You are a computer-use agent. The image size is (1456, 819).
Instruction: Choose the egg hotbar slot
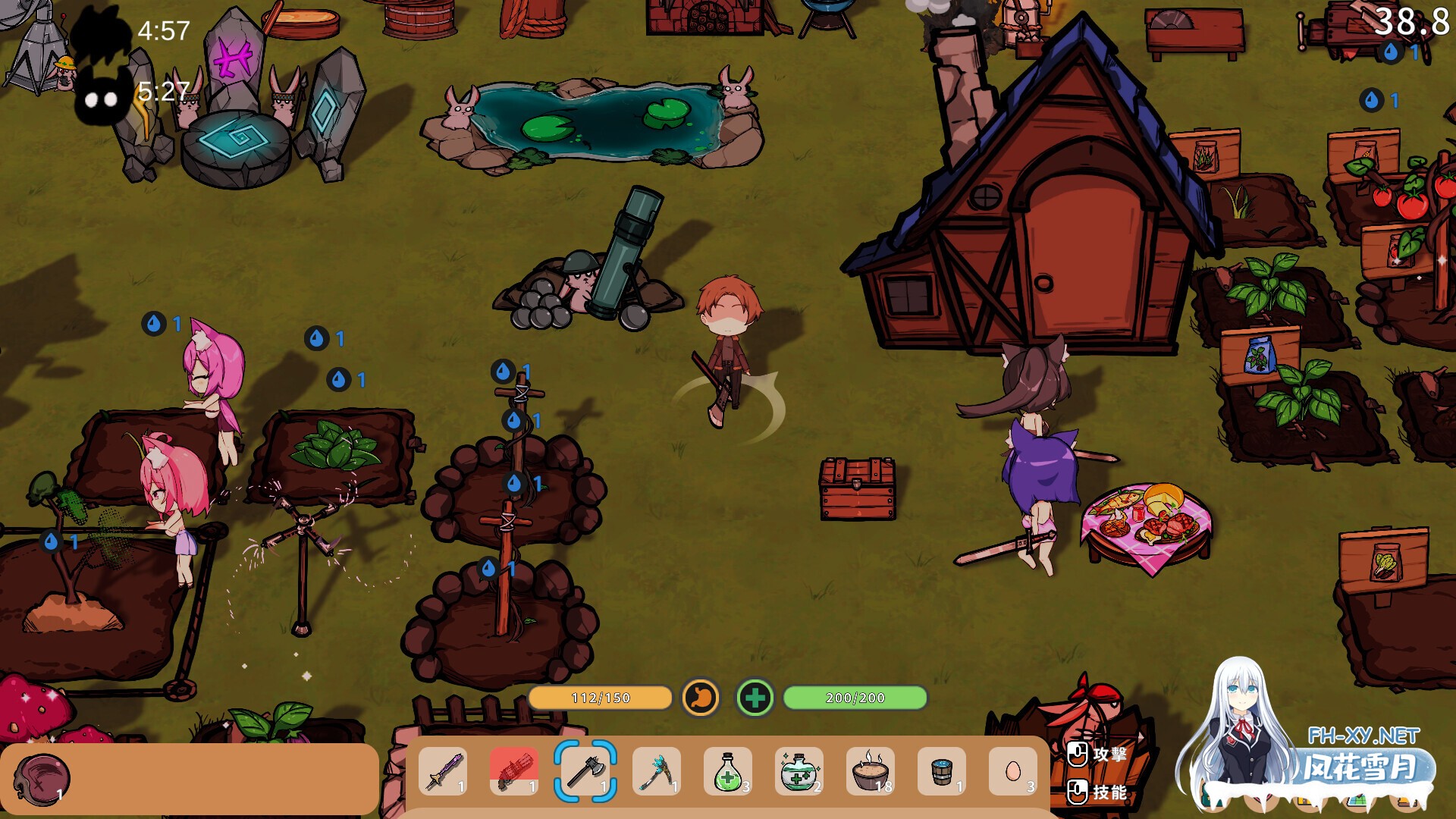pos(1012,771)
